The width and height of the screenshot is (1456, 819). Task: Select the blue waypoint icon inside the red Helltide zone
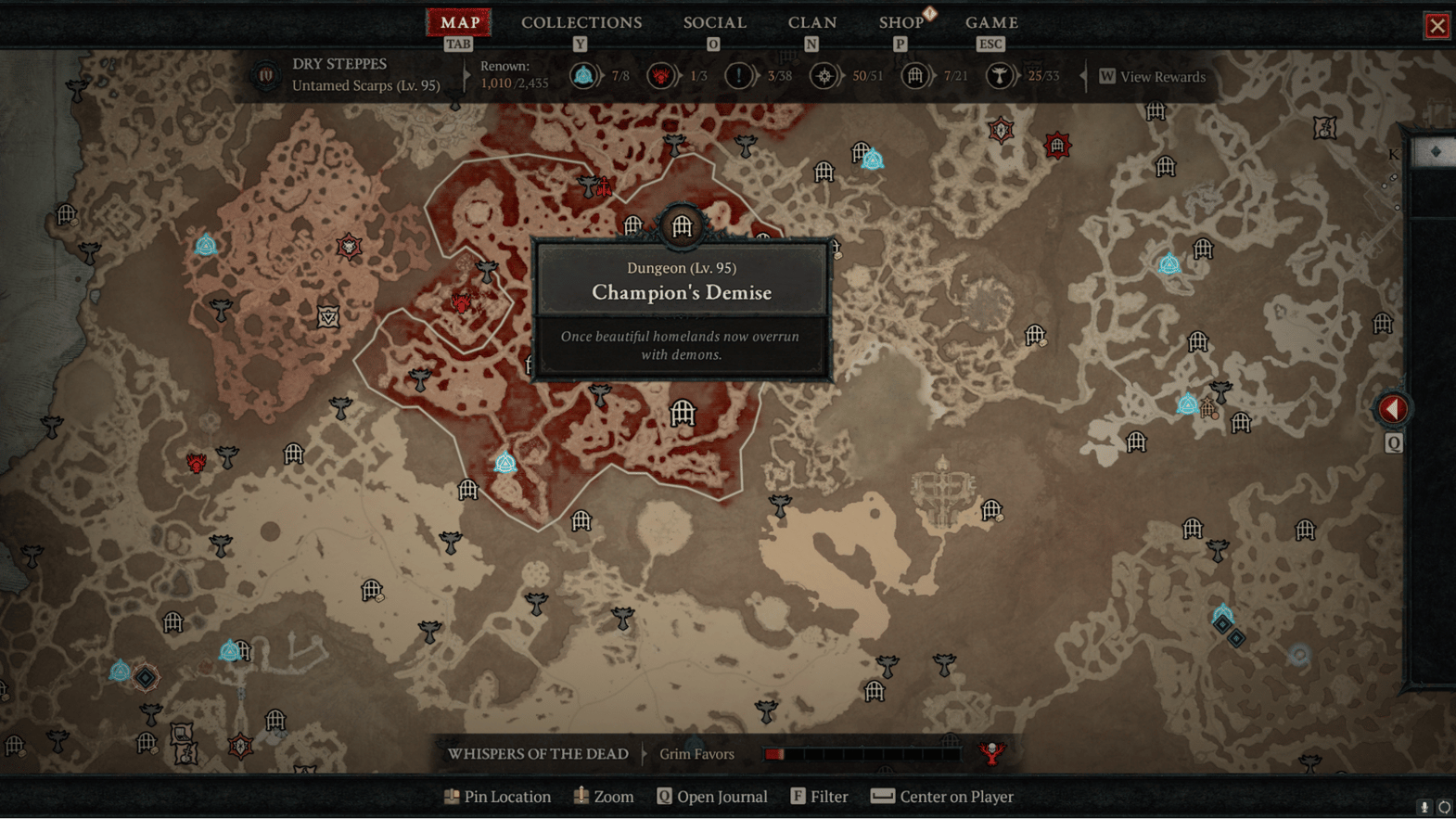coord(504,461)
